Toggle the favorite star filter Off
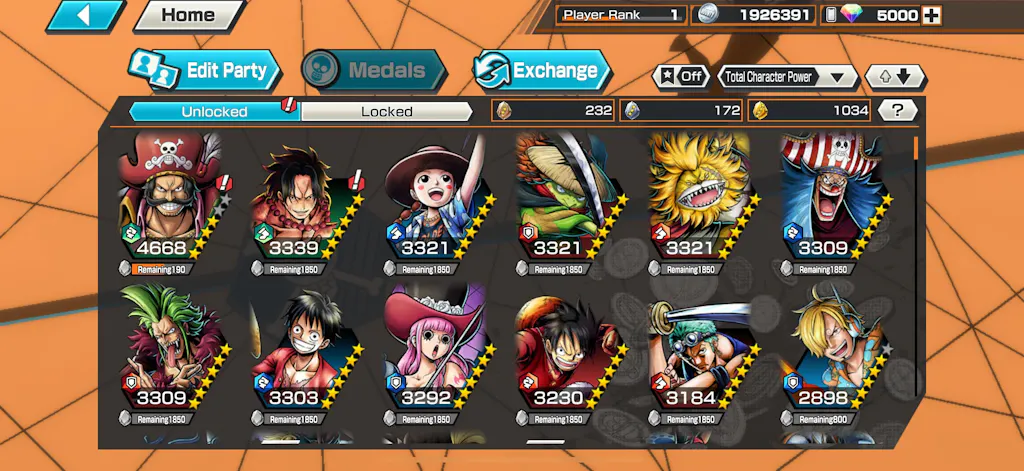 point(680,76)
